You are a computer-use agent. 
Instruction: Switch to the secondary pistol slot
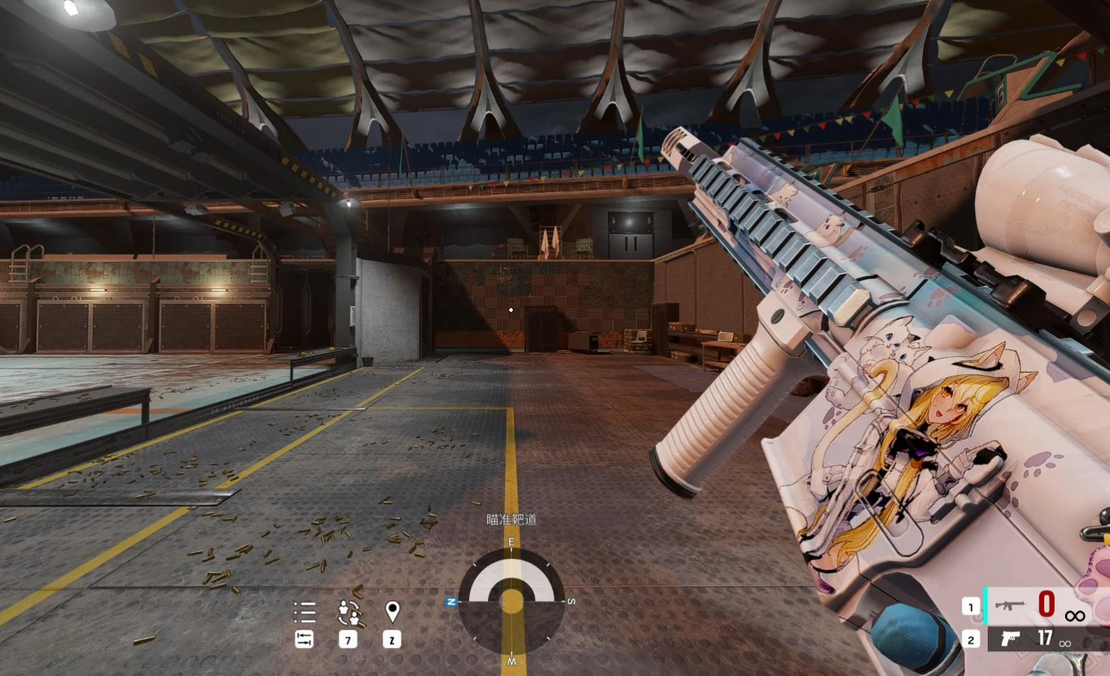1010,639
